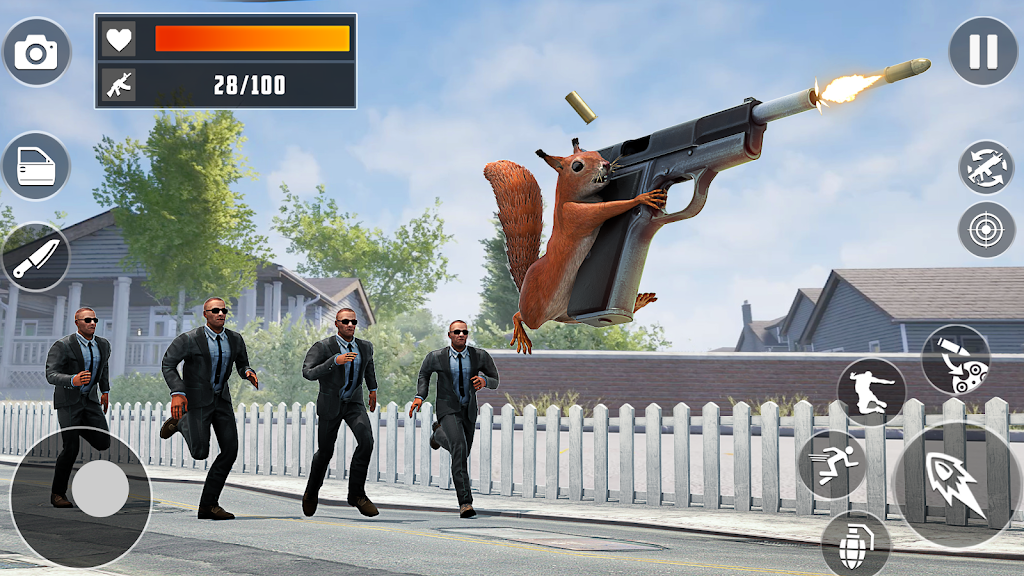Activate the crosshair aim button
Viewport: 1024px width, 576px height.
tap(986, 229)
